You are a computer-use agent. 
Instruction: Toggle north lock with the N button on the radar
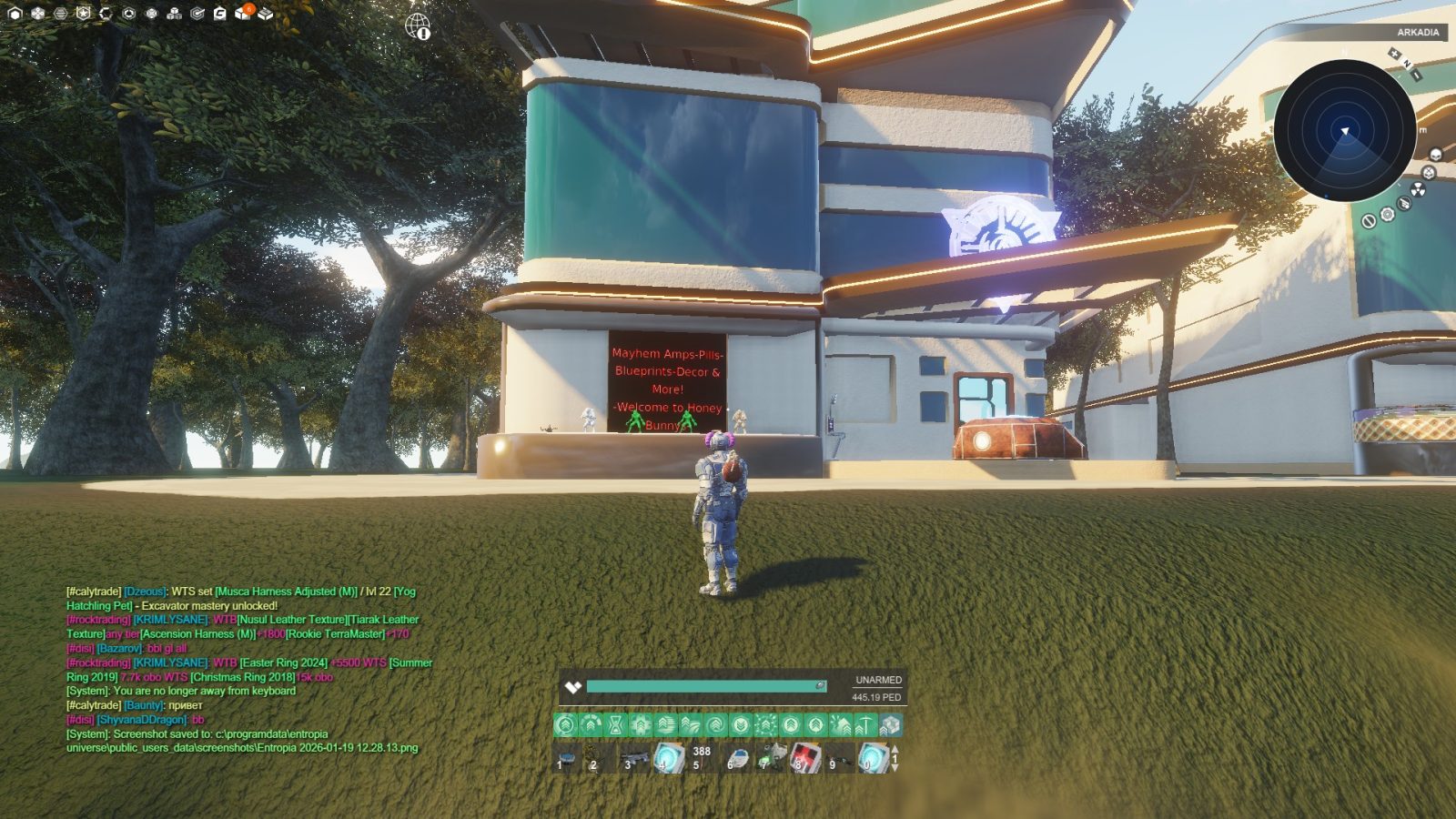point(1407,63)
